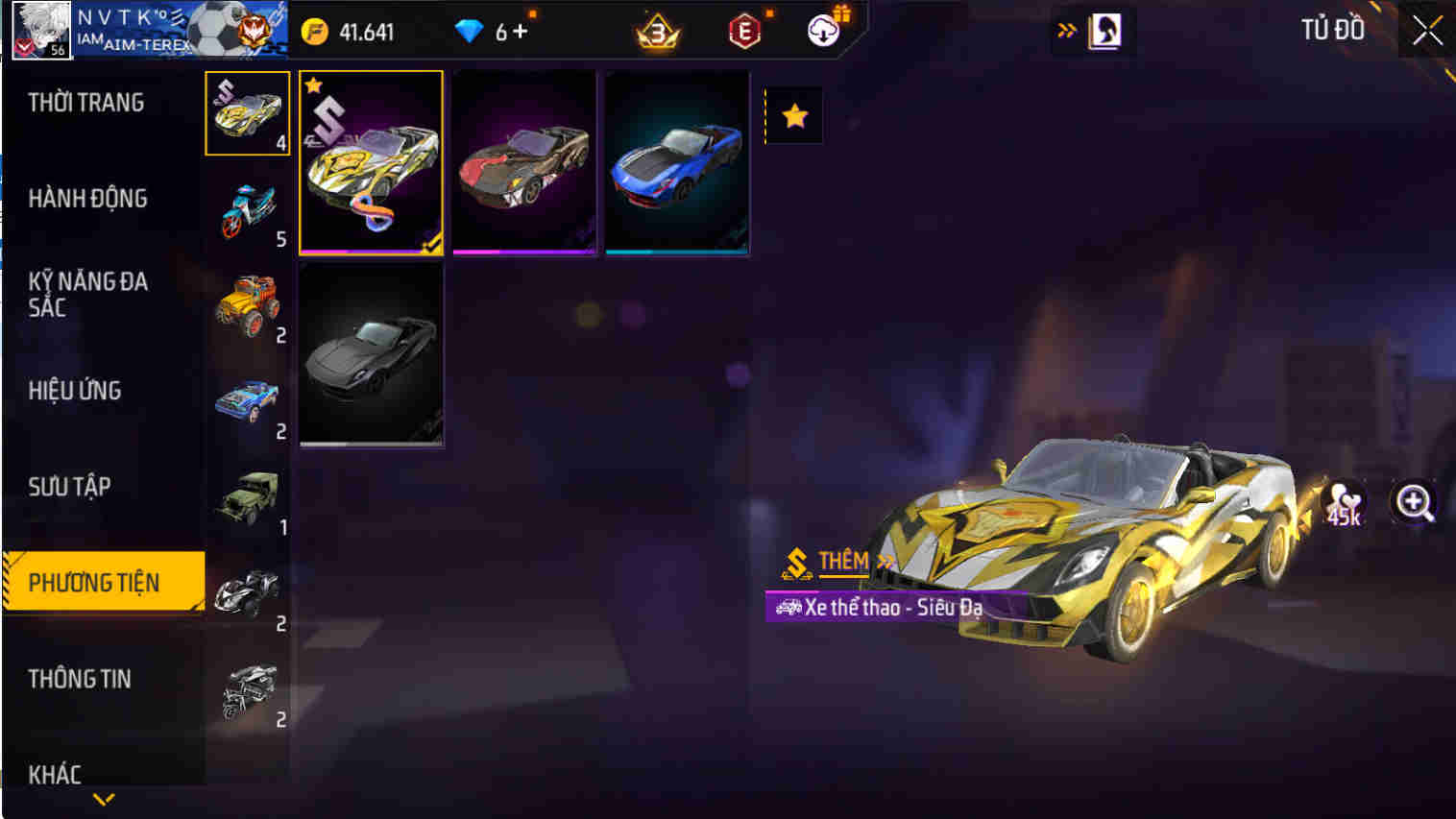Select the blue convertible car thumbnail
The height and width of the screenshot is (819, 1456).
[677, 160]
